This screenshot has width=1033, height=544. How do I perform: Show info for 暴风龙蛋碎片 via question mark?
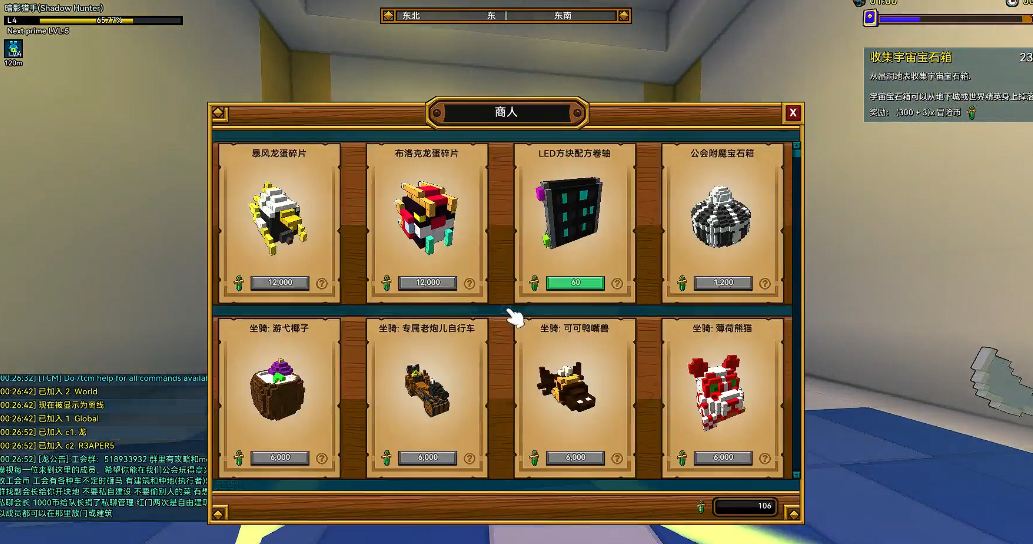point(322,283)
